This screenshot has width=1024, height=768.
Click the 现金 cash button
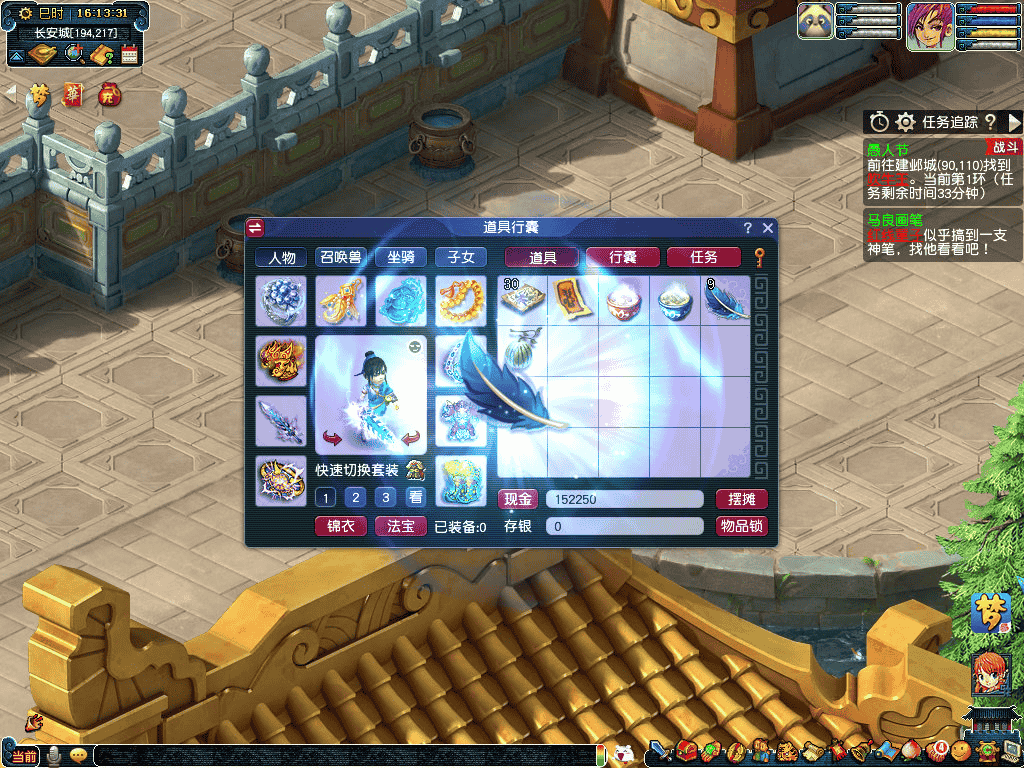[518, 499]
